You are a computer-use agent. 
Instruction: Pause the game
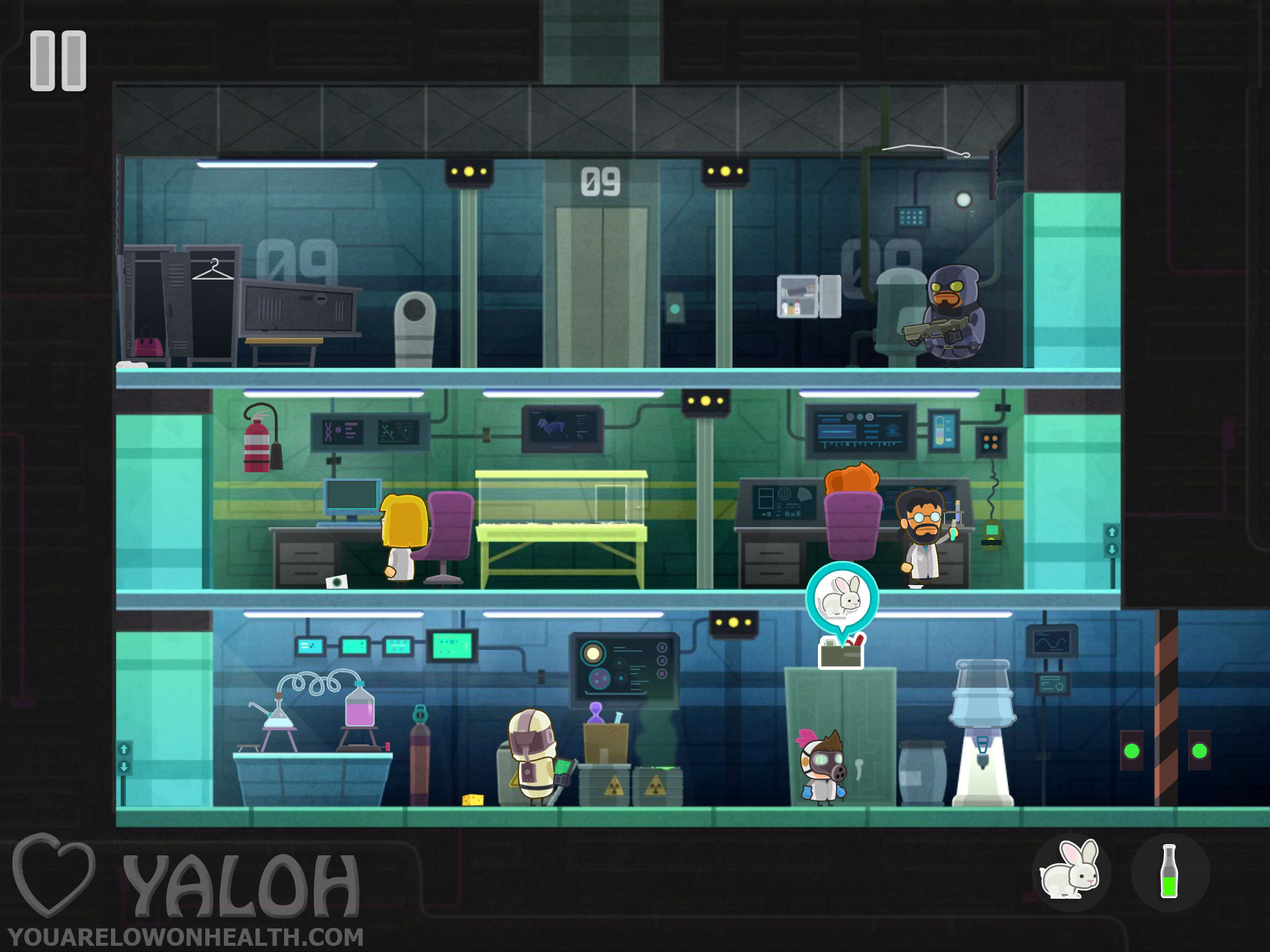(x=58, y=61)
